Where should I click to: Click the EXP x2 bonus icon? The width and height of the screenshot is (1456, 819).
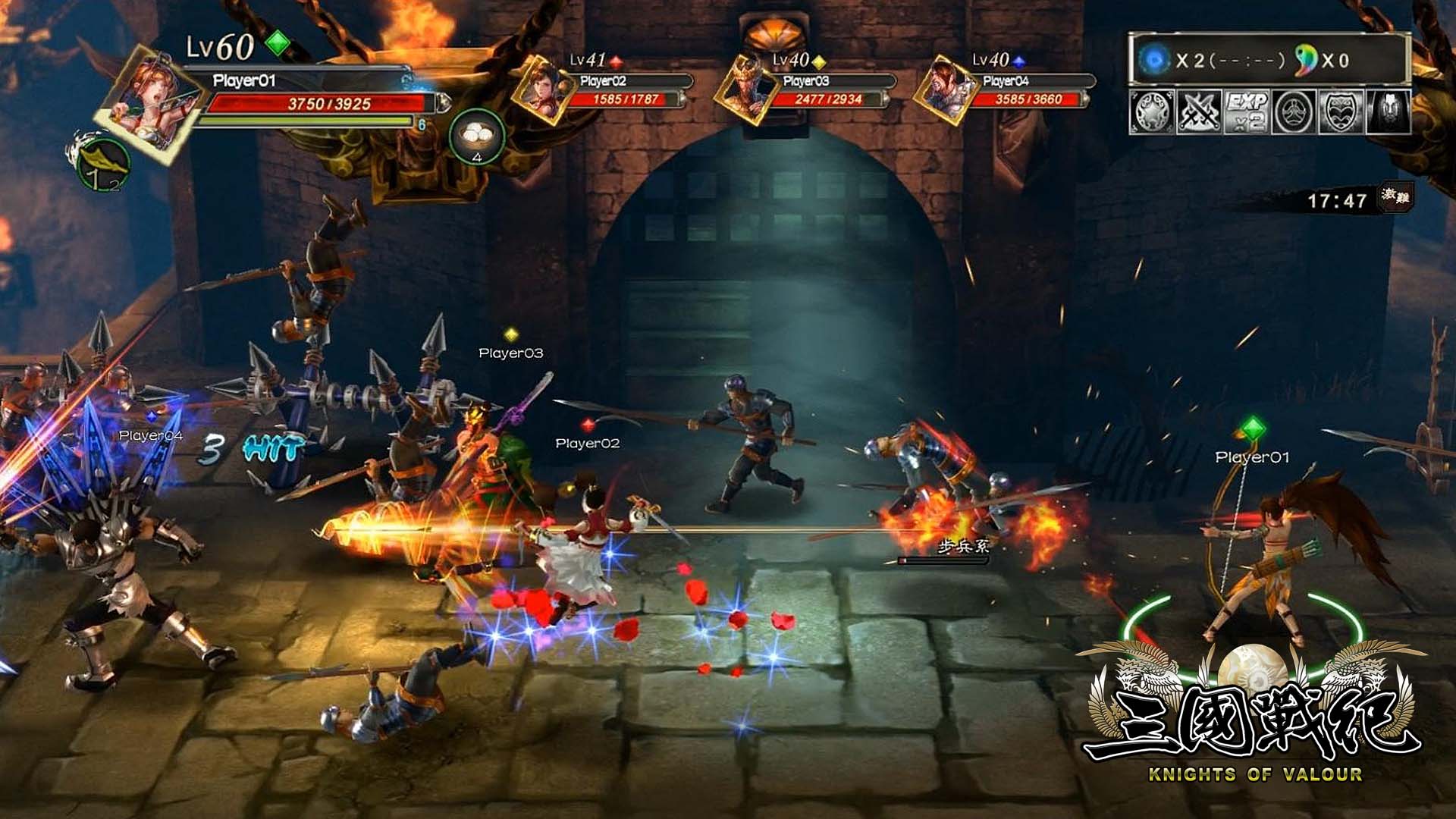point(1246,112)
